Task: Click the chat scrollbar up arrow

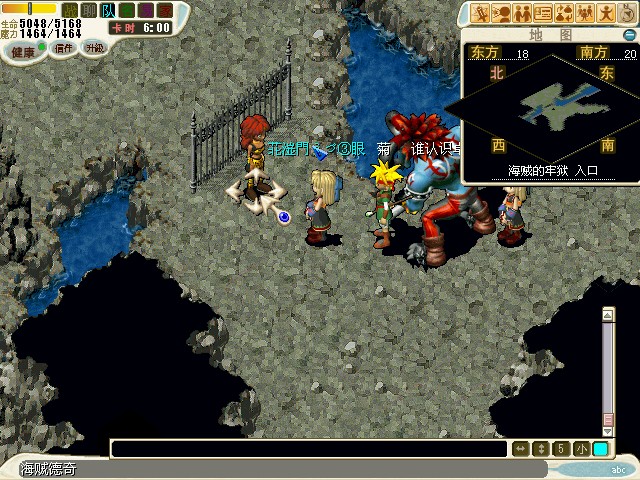Action: pyautogui.click(x=607, y=315)
